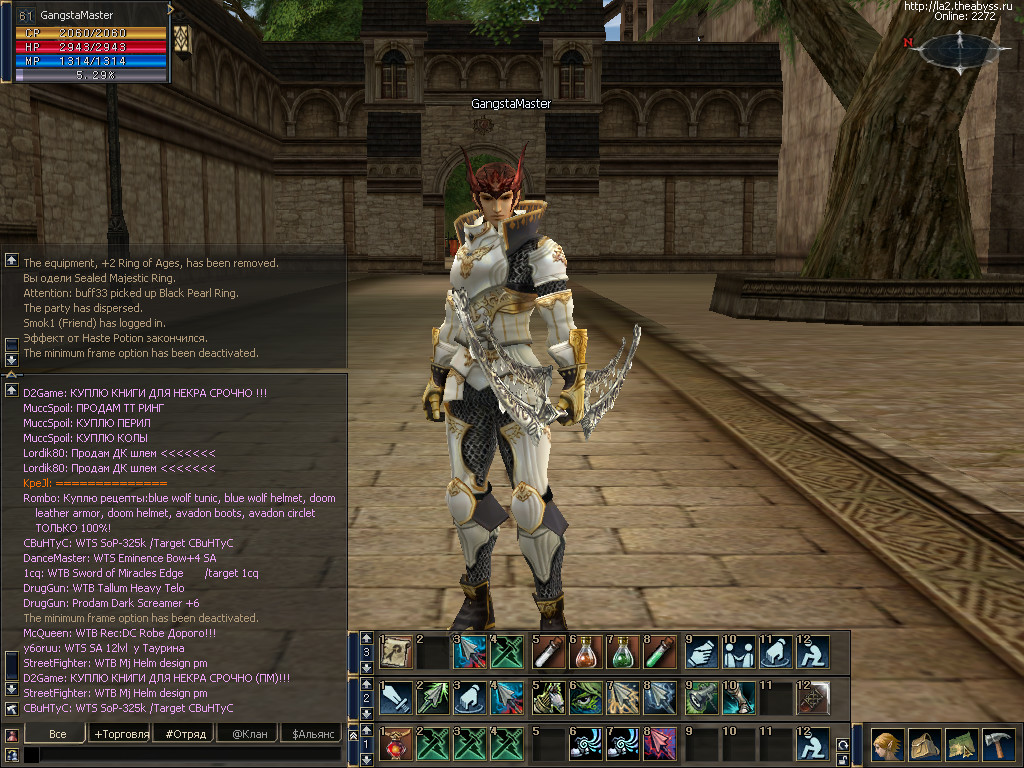Open the inventory bag icon
Screen dimensions: 1024x768
924,746
